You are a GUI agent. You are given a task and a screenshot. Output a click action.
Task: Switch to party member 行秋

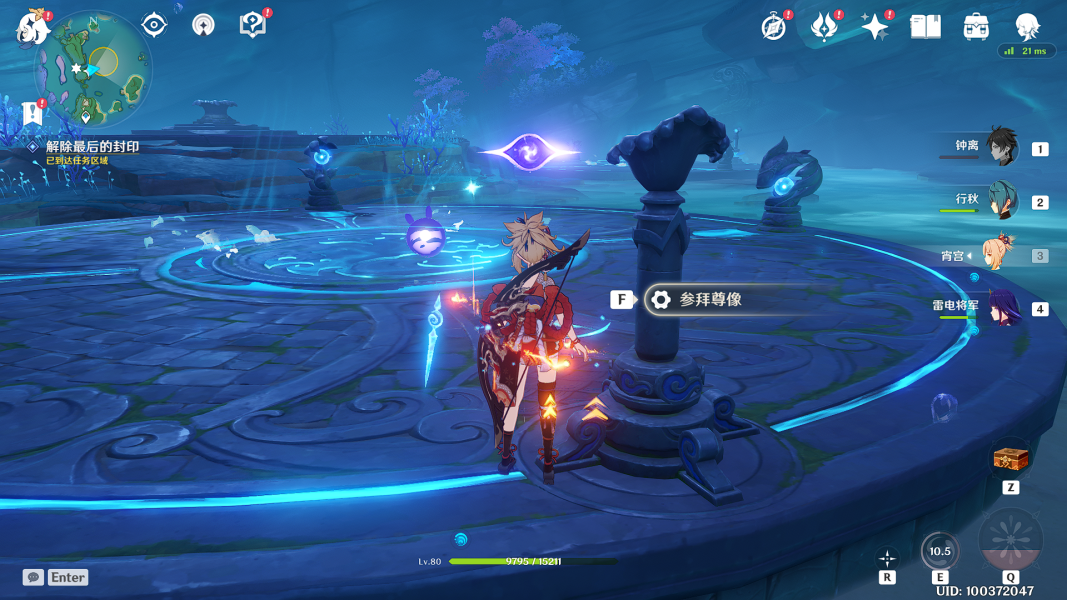point(1001,201)
